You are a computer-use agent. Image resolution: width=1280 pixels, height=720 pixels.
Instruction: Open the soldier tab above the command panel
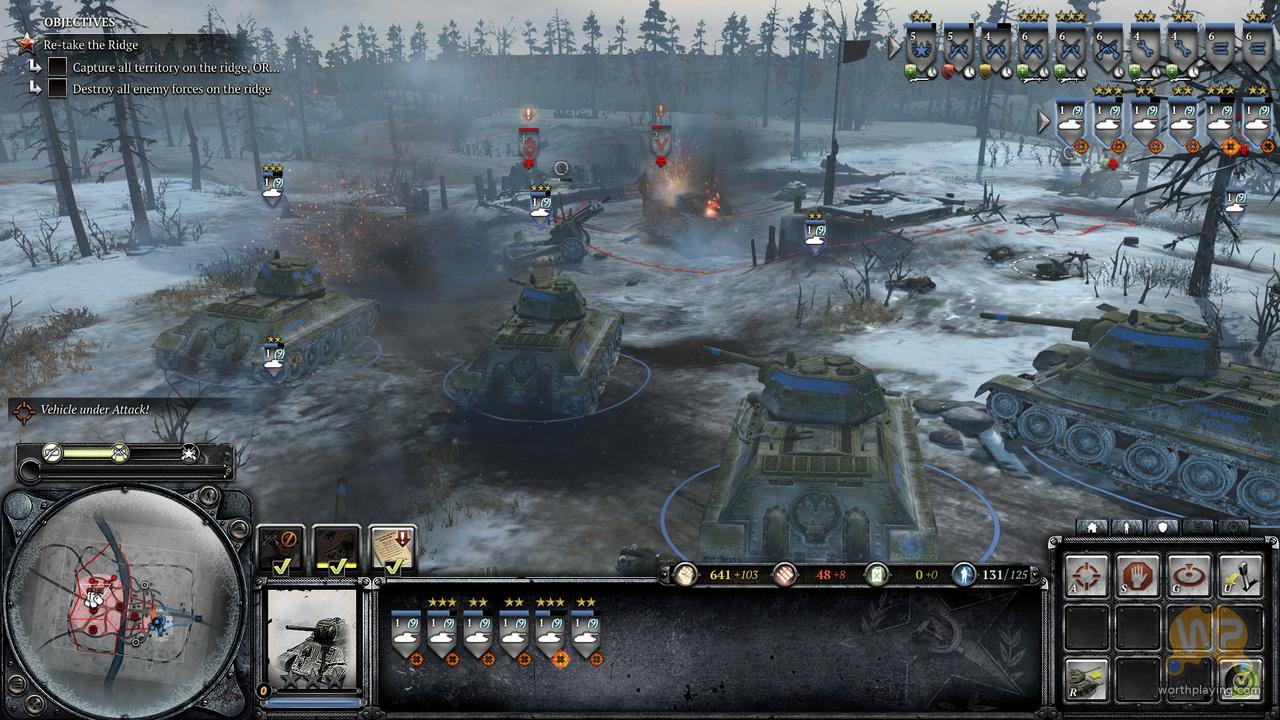pyautogui.click(x=1127, y=526)
